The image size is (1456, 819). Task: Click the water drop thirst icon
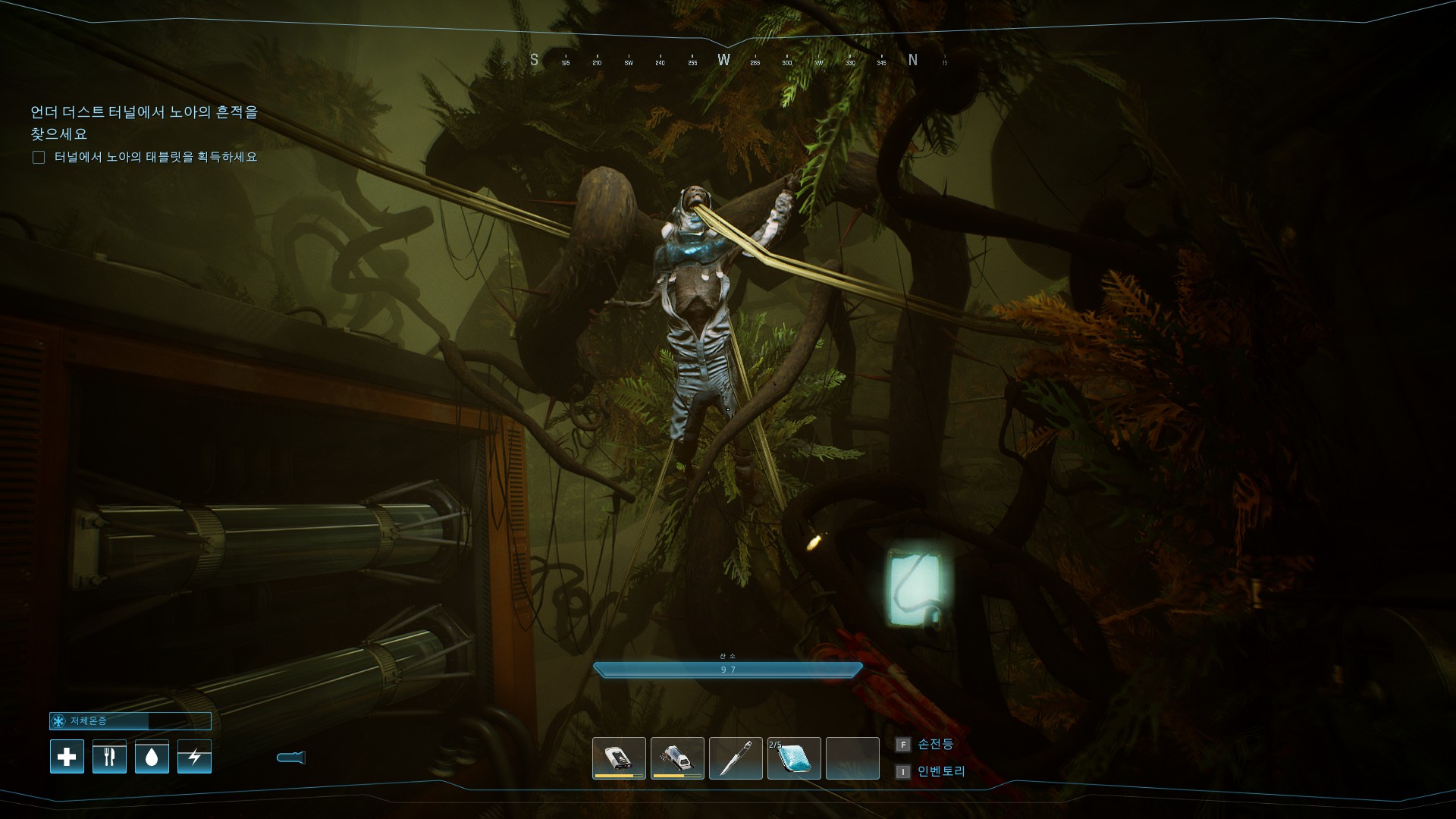[x=152, y=757]
